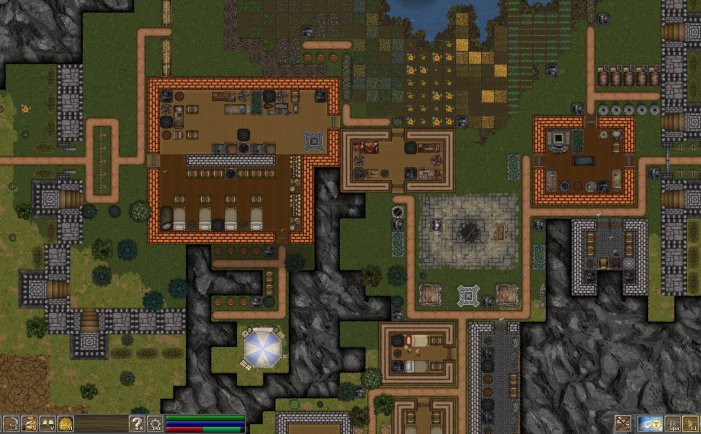
Task: Activate the yellow arrow speed button
Action: [691, 423]
